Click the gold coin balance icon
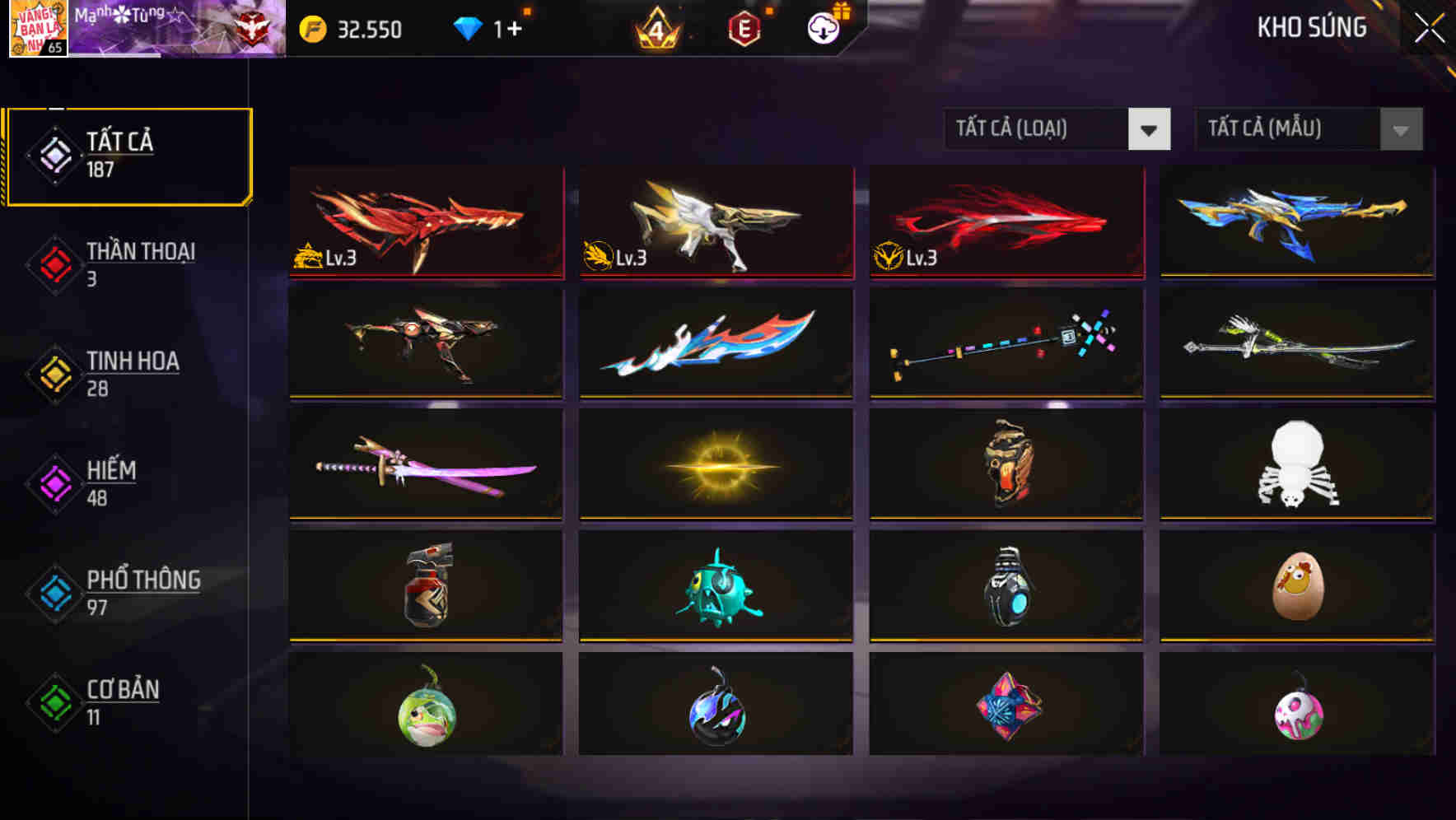Viewport: 1456px width, 820px height. [314, 30]
